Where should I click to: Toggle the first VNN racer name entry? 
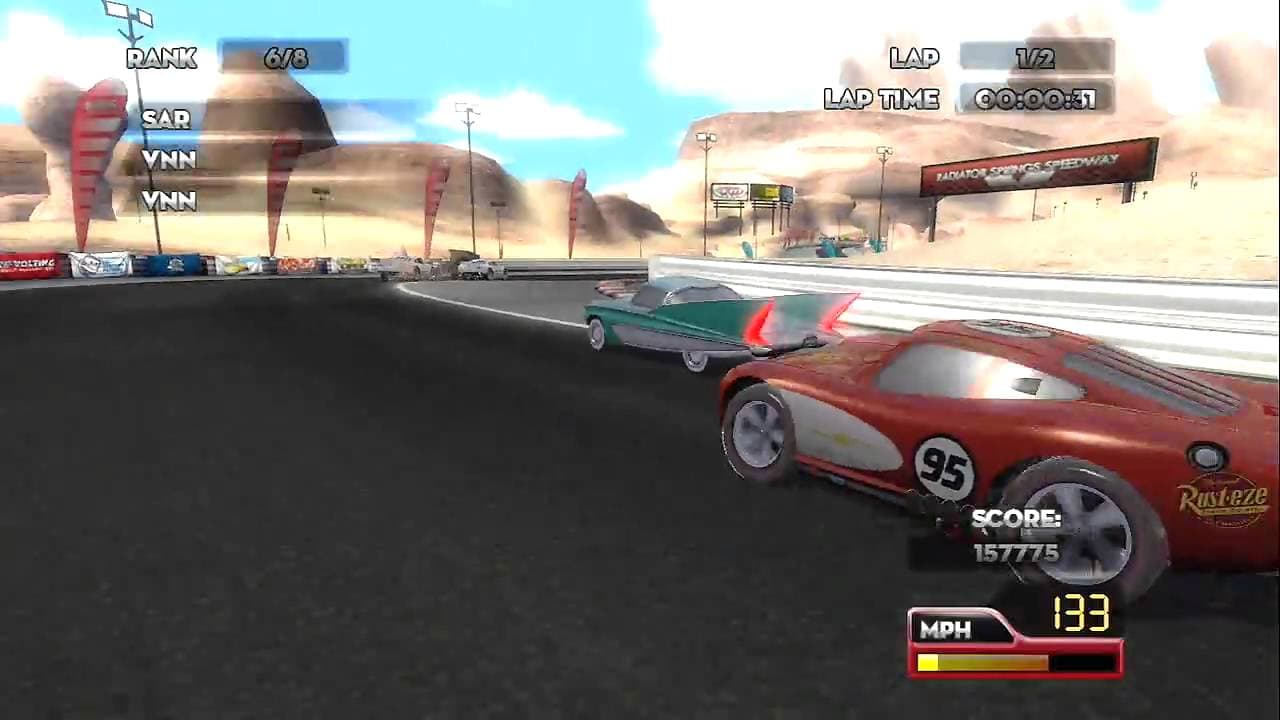pos(168,160)
